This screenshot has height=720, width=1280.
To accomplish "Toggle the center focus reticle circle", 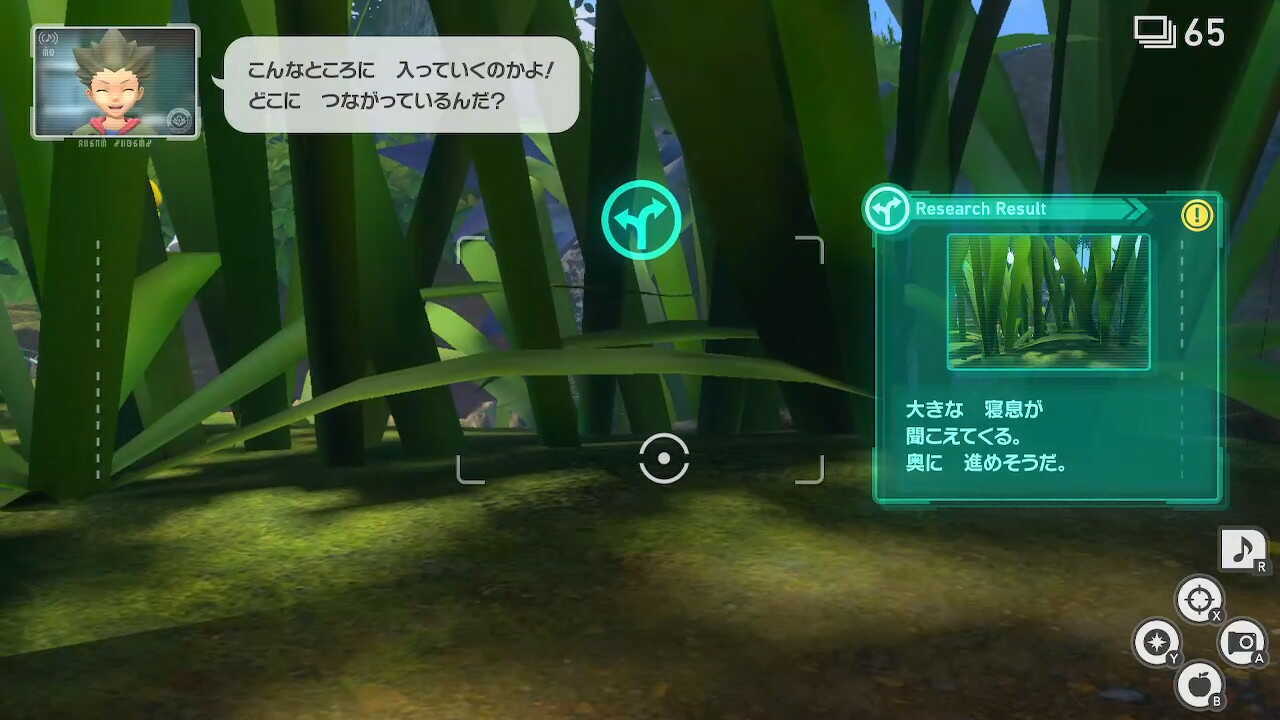I will 663,457.
